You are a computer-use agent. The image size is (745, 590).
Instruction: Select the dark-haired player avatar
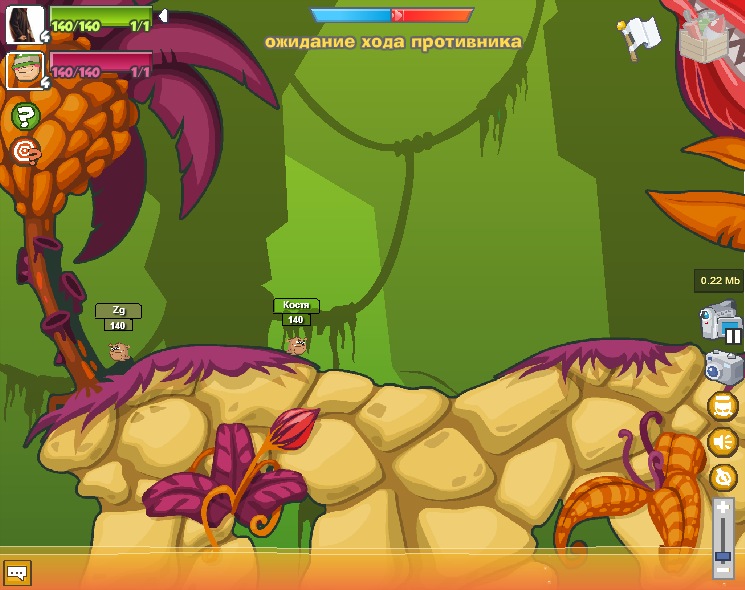pyautogui.click(x=24, y=25)
